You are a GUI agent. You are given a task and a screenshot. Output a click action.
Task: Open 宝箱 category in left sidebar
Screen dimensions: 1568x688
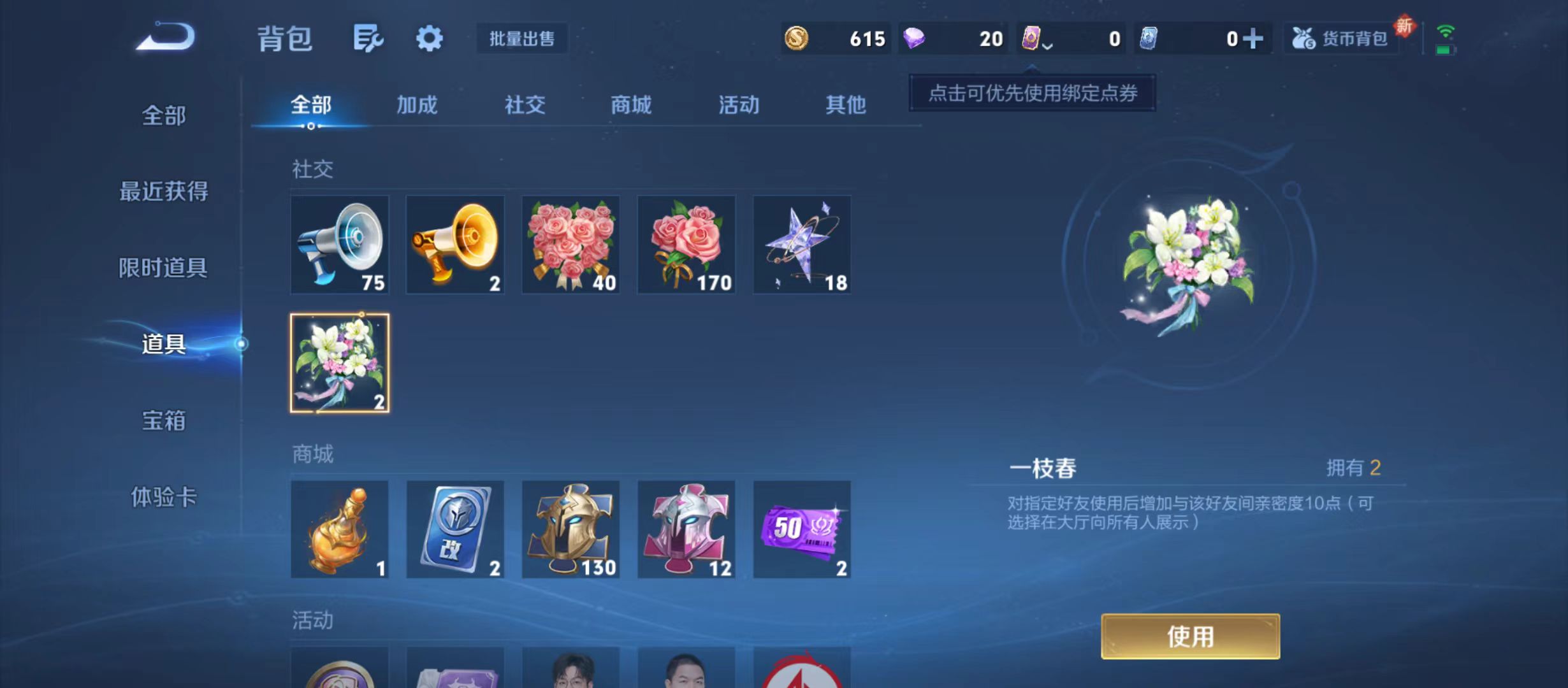165,421
